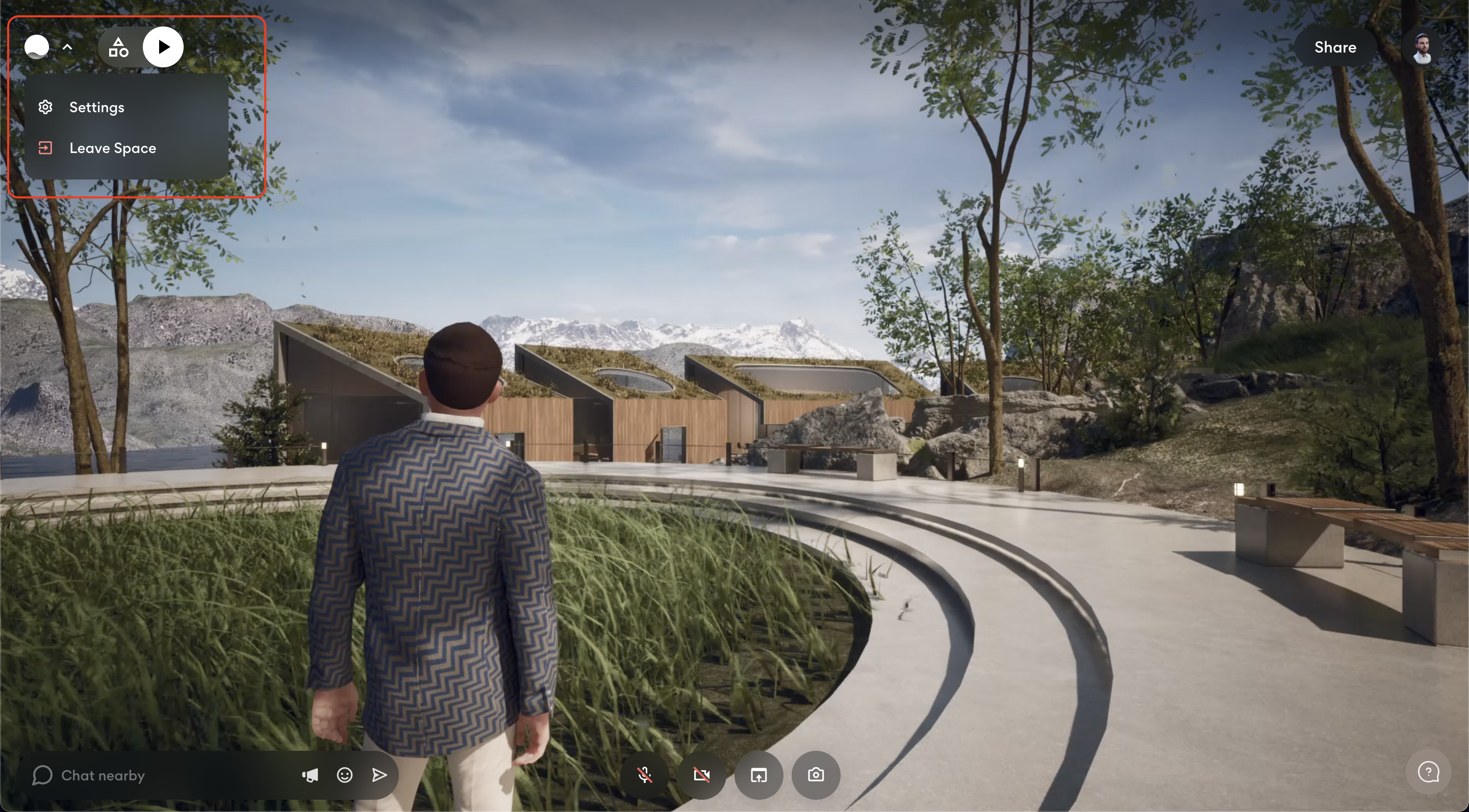The image size is (1469, 812).
Task: Open the emoji smiley picker
Action: [344, 775]
